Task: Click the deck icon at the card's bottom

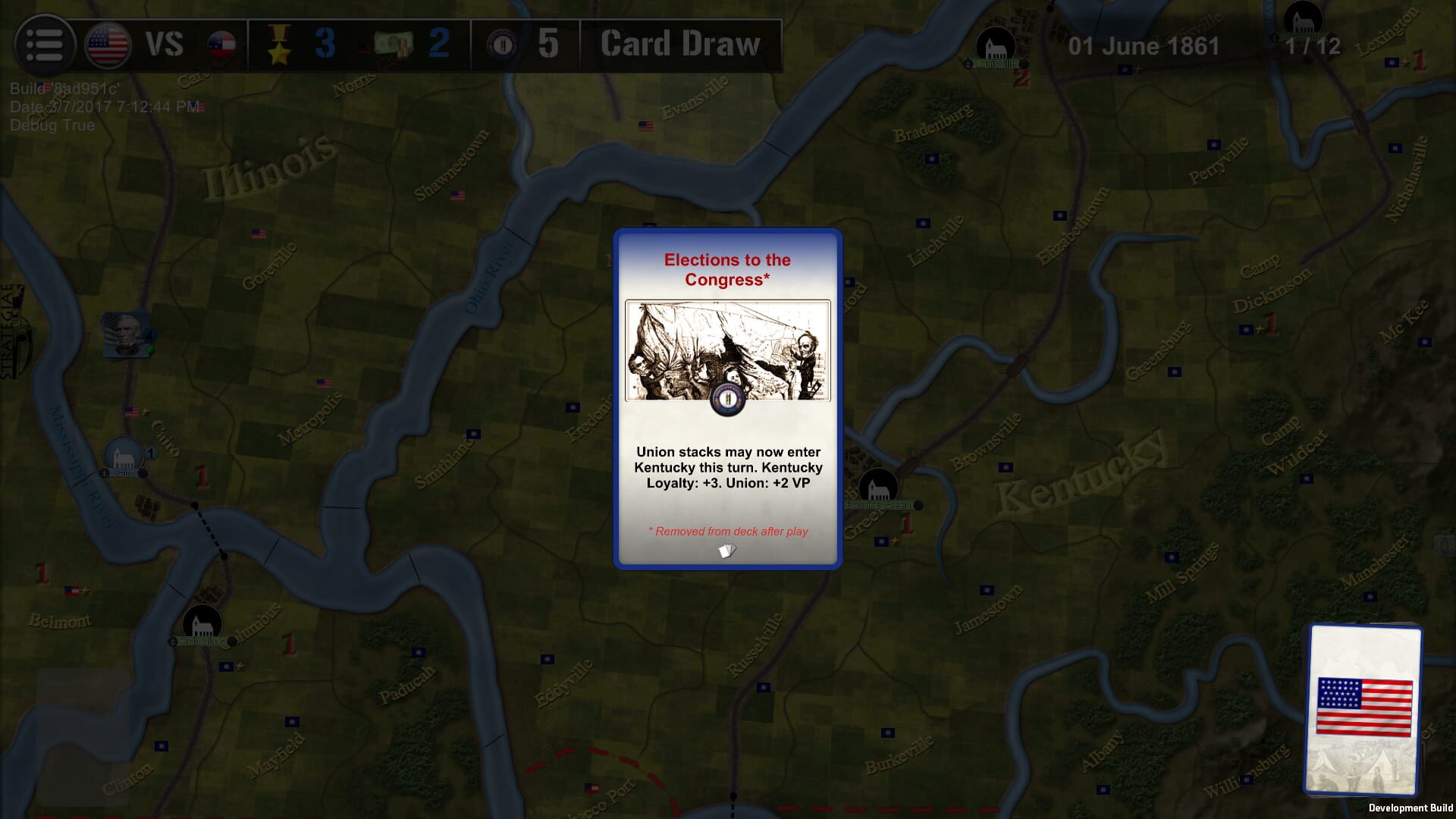Action: click(727, 552)
